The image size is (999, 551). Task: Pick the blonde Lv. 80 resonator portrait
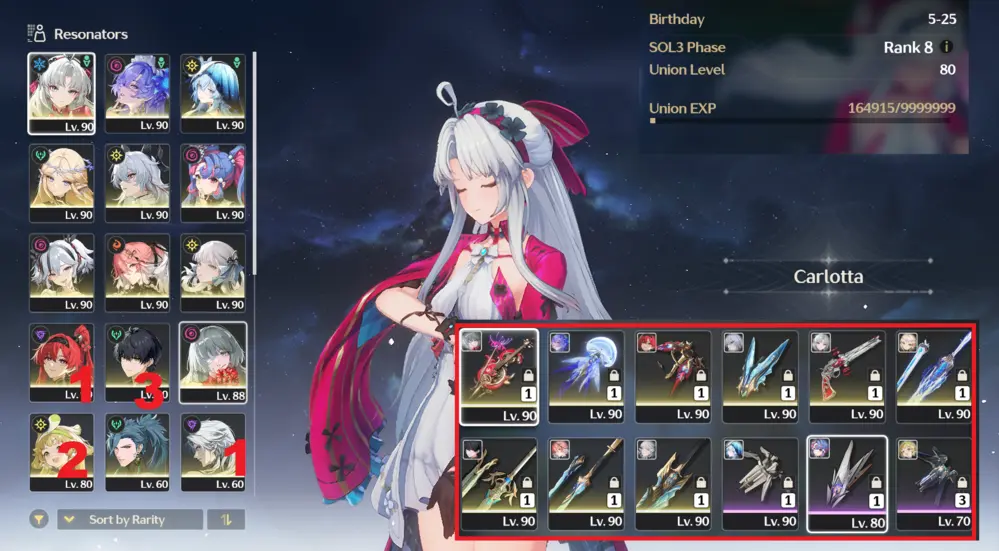point(62,452)
